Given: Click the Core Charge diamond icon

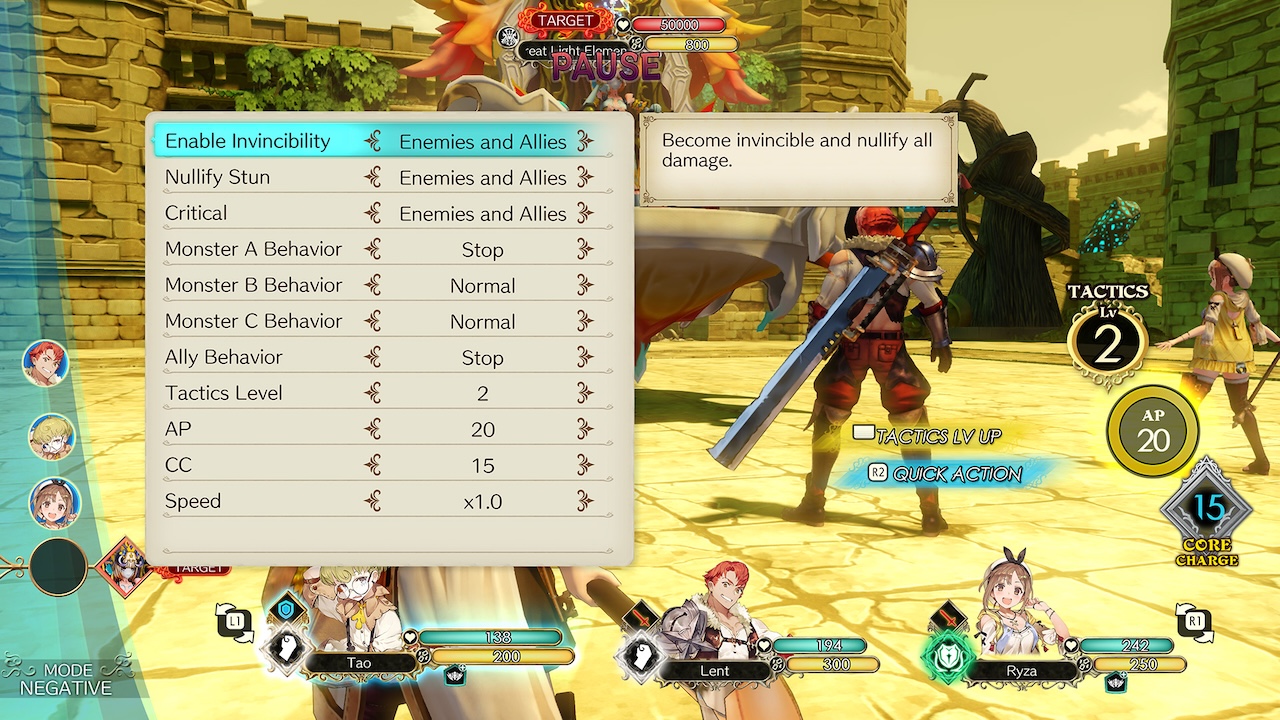Looking at the screenshot, I should click(x=1207, y=511).
